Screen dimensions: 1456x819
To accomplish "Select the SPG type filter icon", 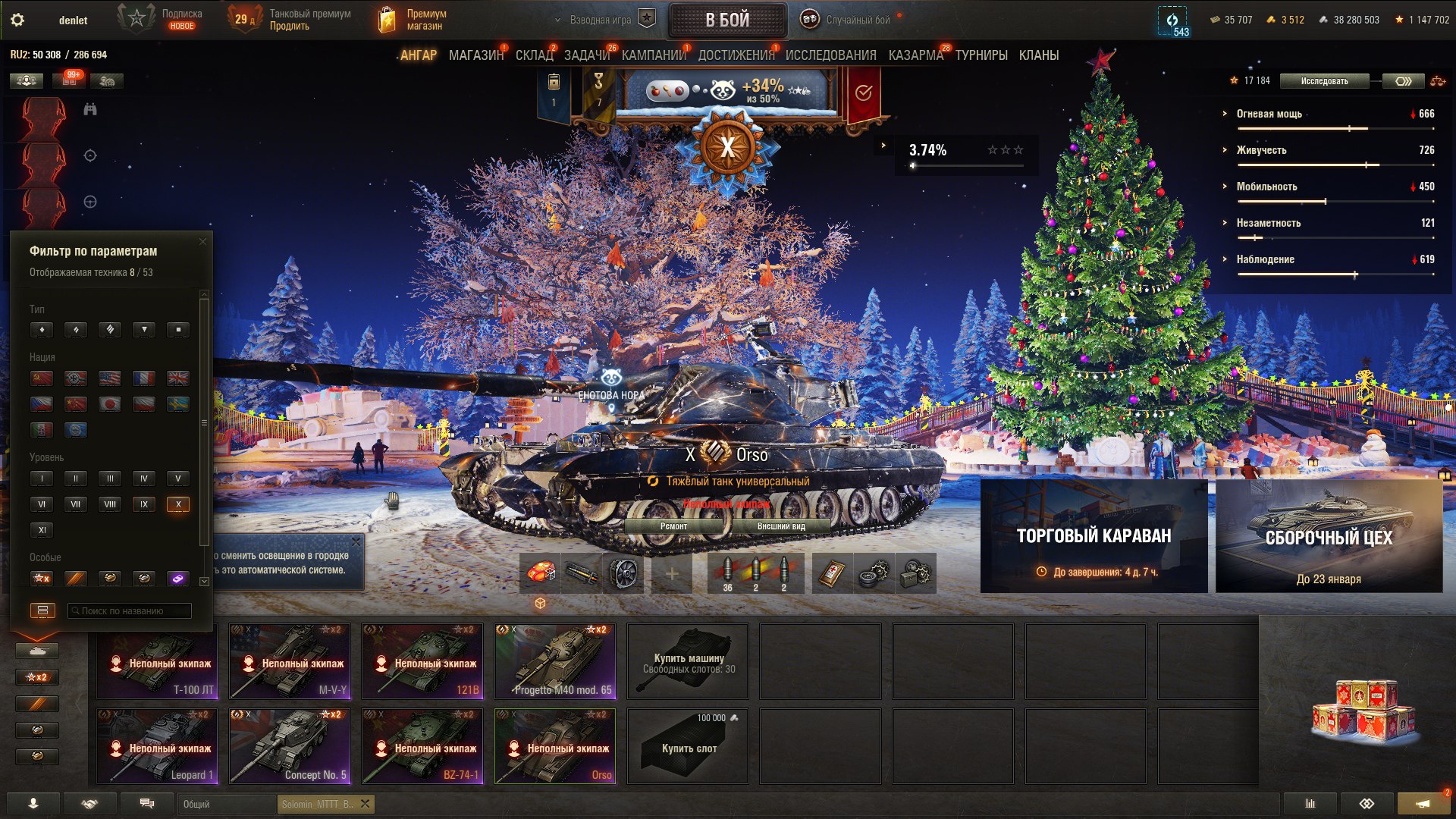I will [x=178, y=330].
